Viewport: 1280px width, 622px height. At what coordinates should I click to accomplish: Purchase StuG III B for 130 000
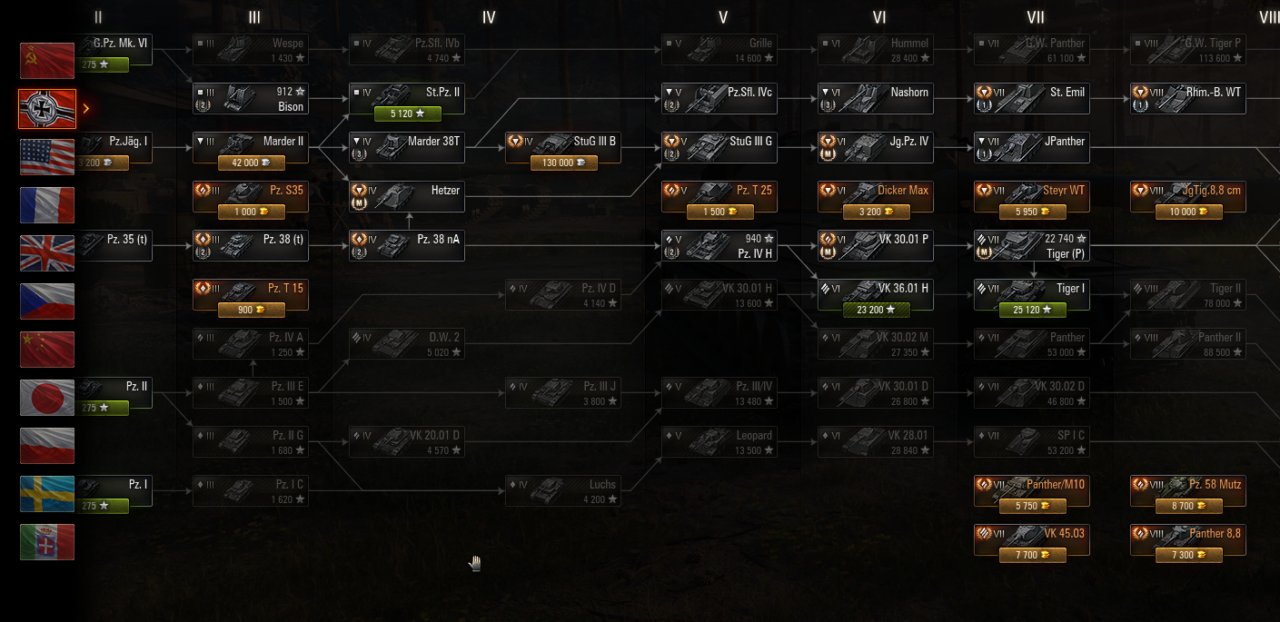[x=563, y=163]
